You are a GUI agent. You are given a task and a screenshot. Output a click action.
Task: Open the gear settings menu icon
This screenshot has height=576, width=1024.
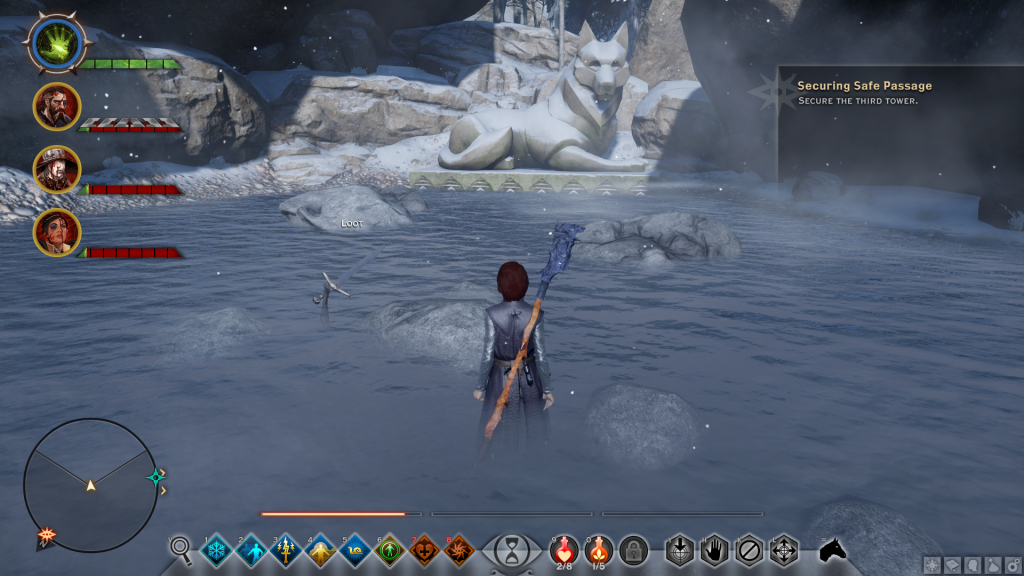click(1012, 565)
